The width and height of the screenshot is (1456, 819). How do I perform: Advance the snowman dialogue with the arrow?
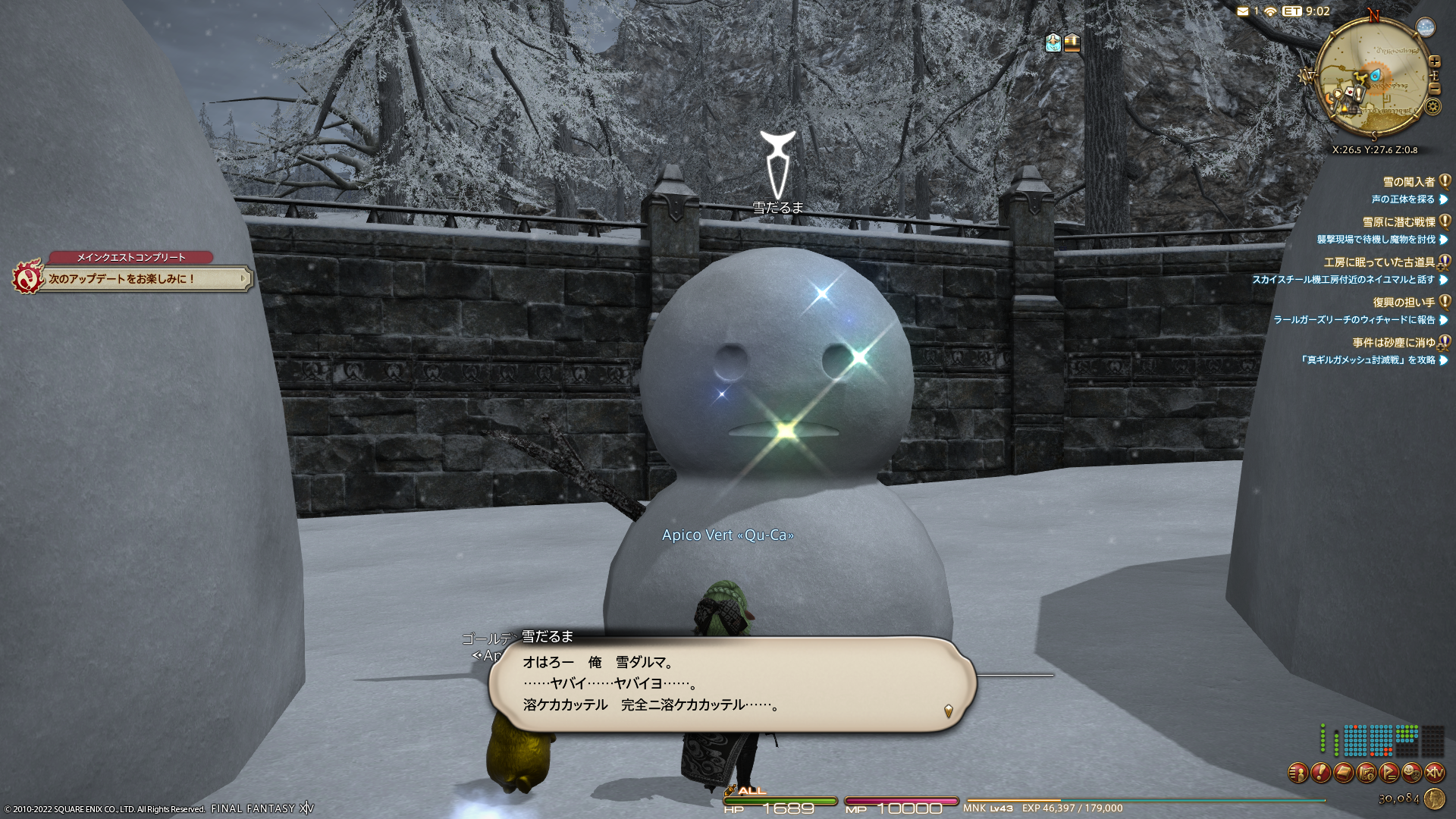pyautogui.click(x=948, y=711)
